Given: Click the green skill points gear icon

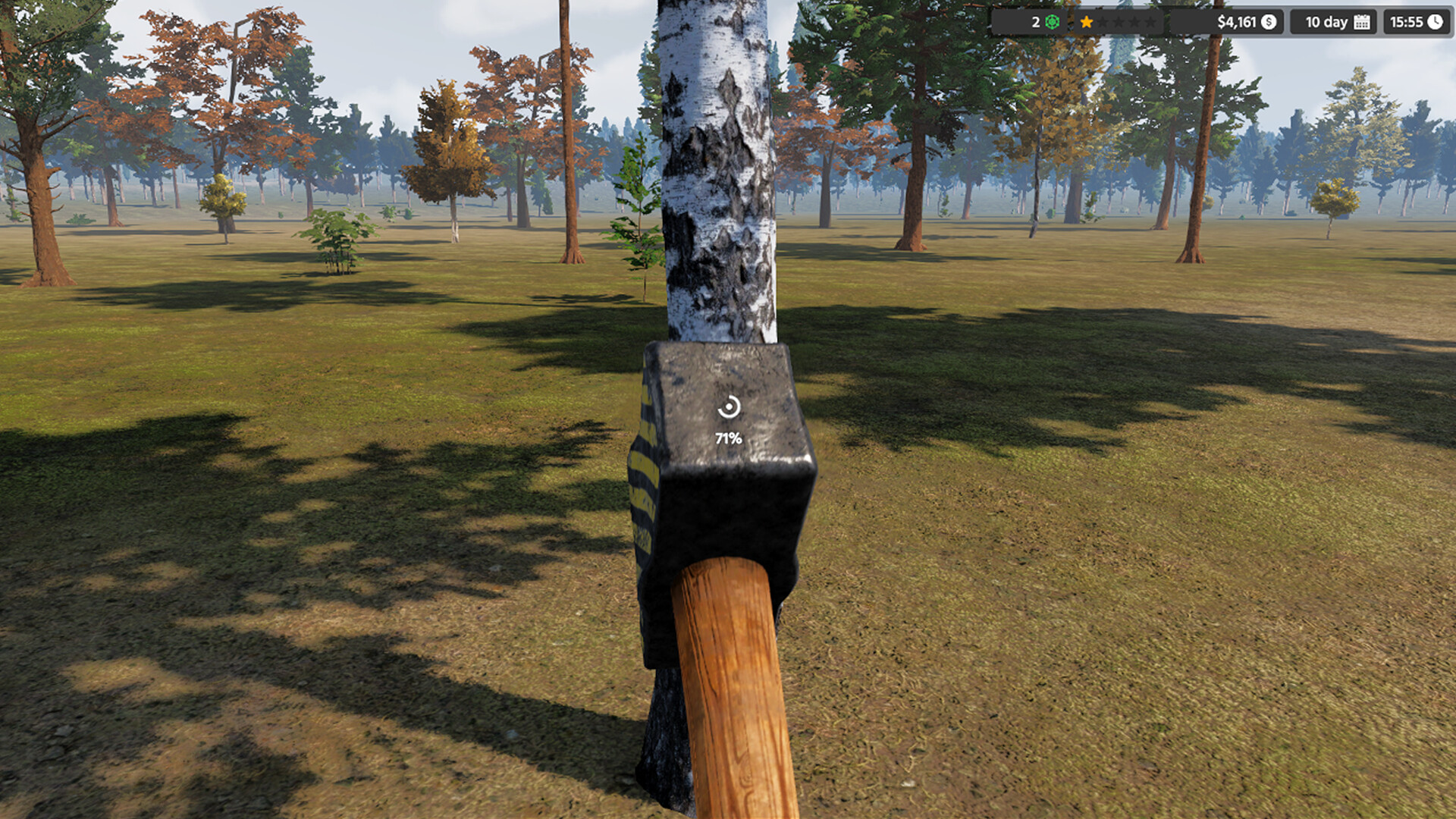Looking at the screenshot, I should [x=1052, y=22].
